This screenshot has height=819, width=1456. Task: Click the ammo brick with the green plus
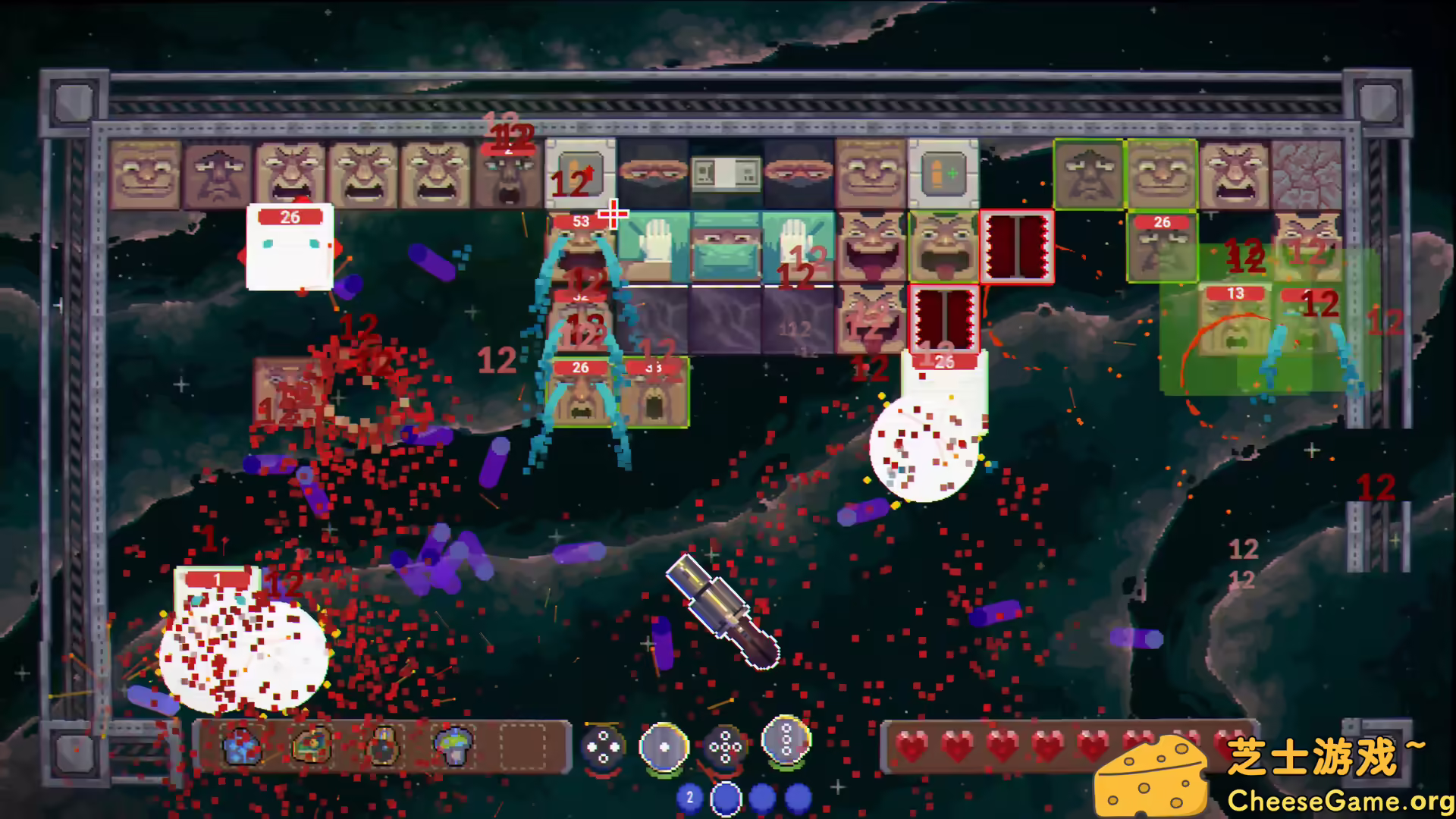click(x=944, y=173)
